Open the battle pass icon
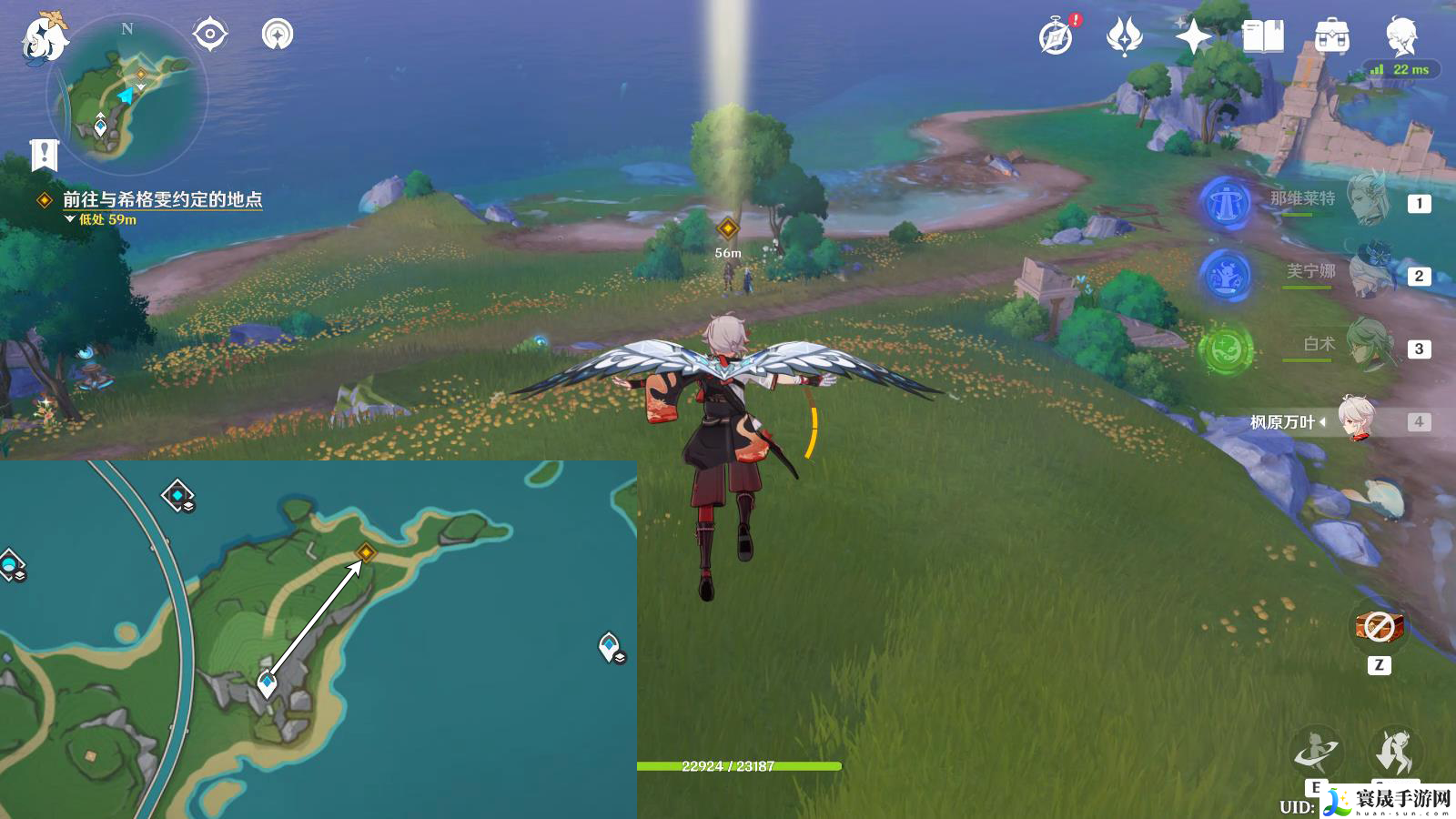This screenshot has height=819, width=1456. tap(1124, 37)
